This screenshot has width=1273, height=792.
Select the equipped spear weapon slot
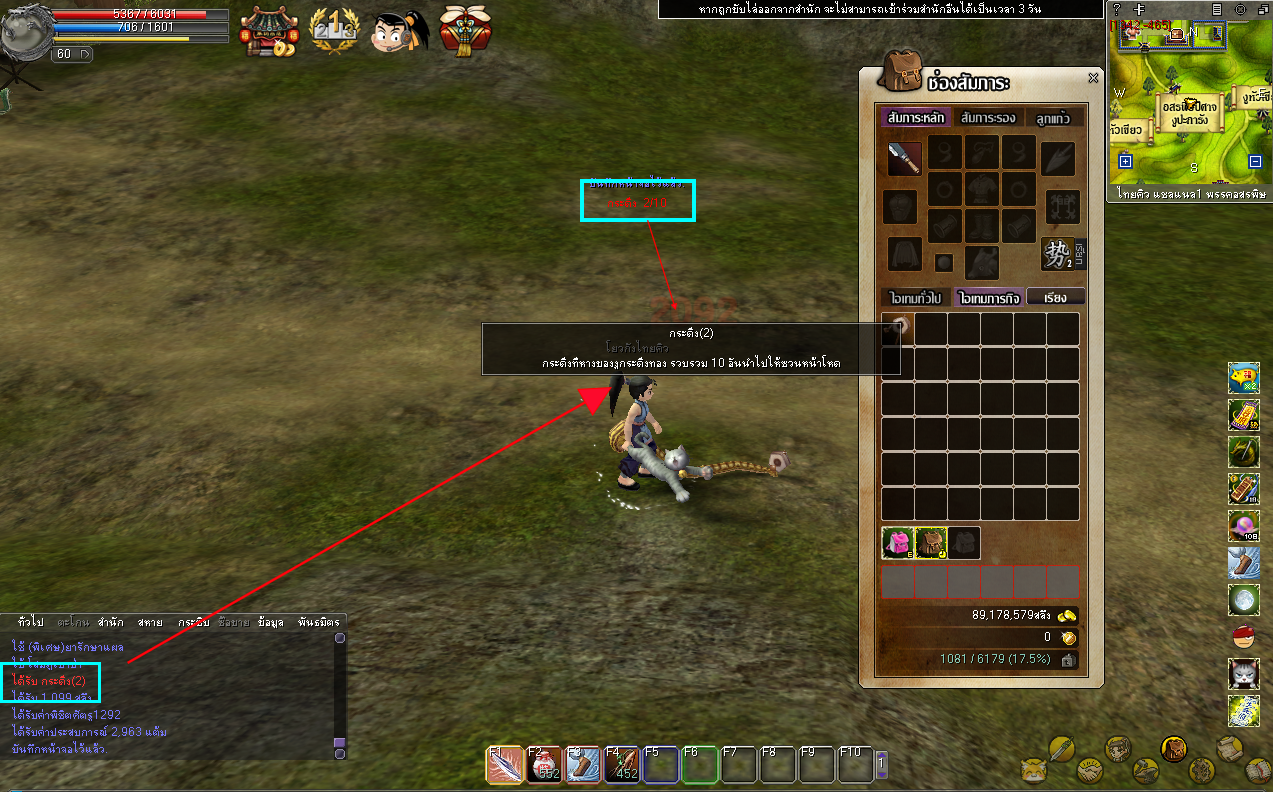tap(904, 158)
